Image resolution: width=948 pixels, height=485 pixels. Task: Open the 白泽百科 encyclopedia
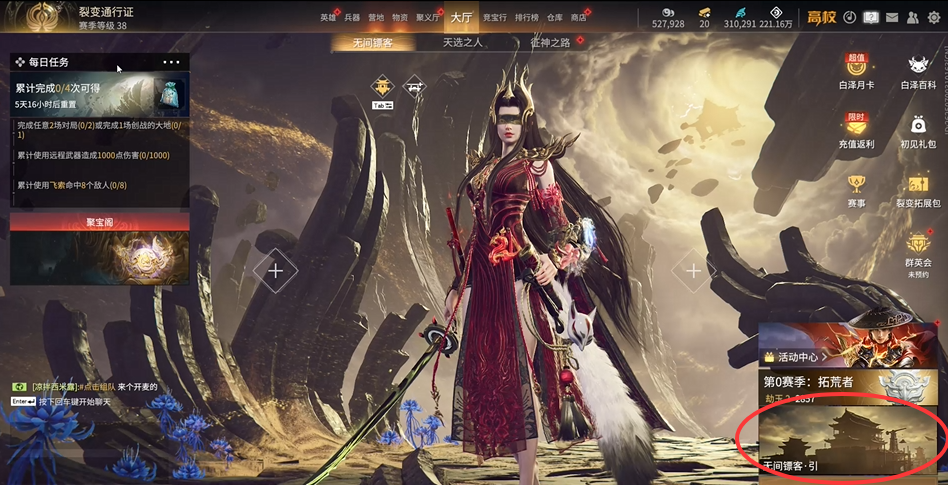coord(918,72)
